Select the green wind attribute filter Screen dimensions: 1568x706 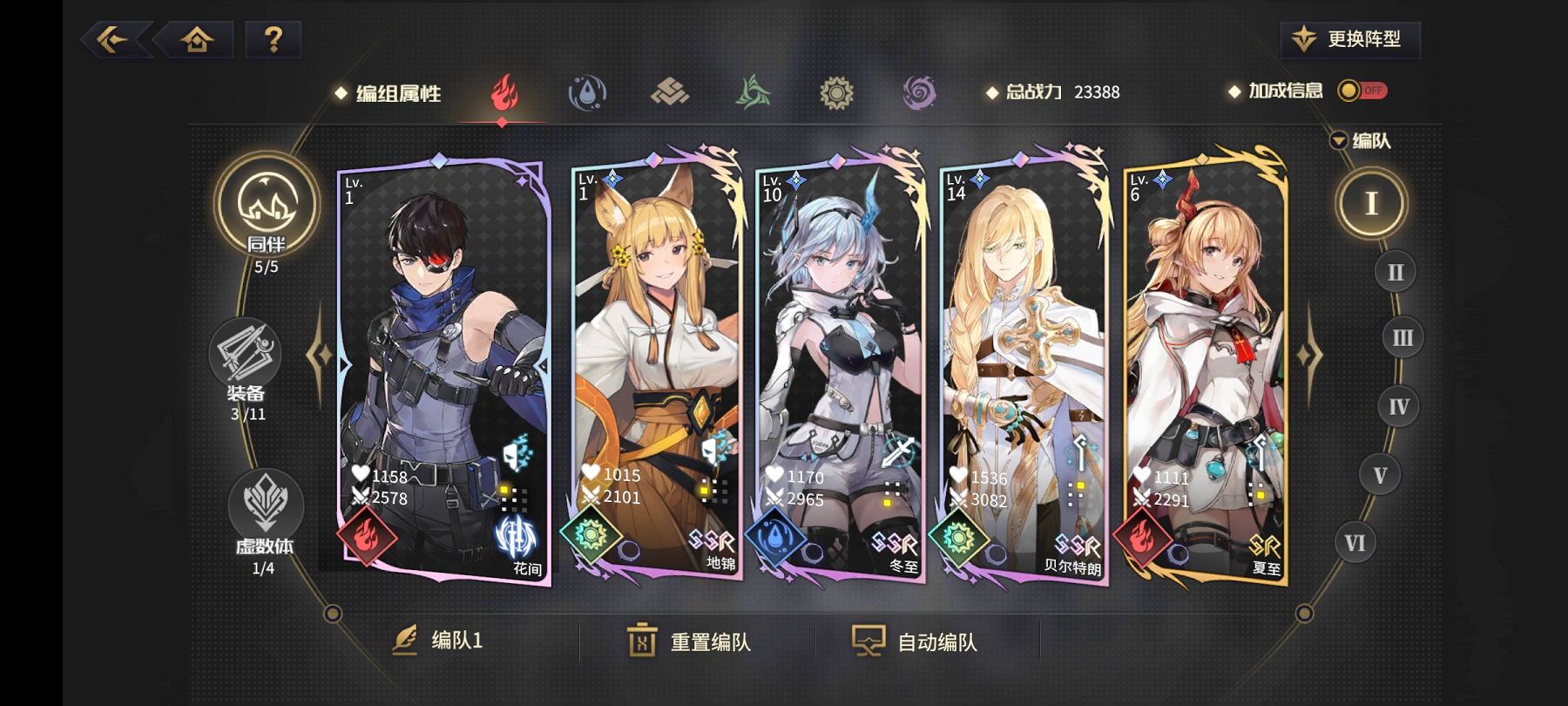(x=753, y=92)
